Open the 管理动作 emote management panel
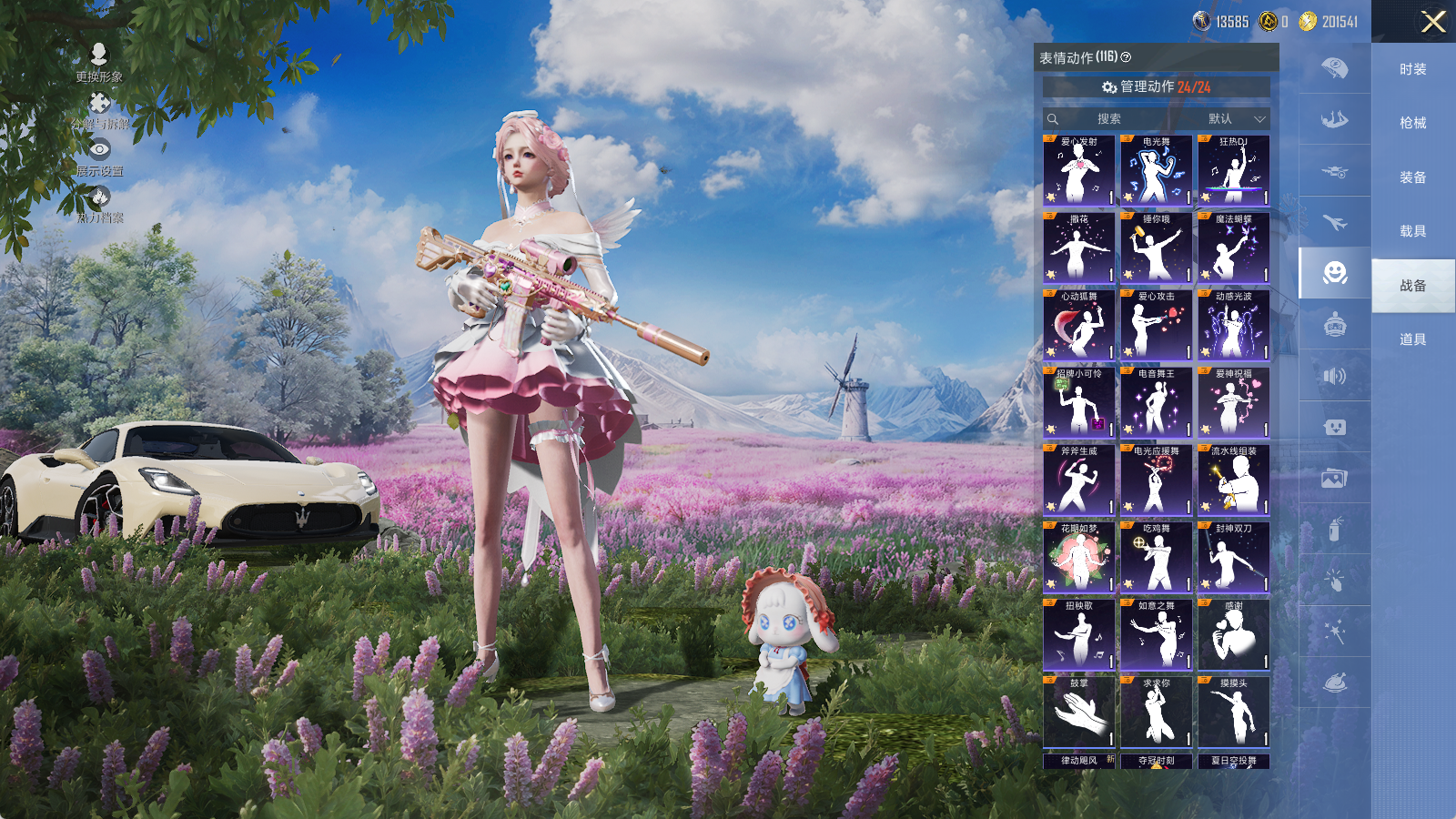The image size is (1456, 819). (x=1156, y=87)
